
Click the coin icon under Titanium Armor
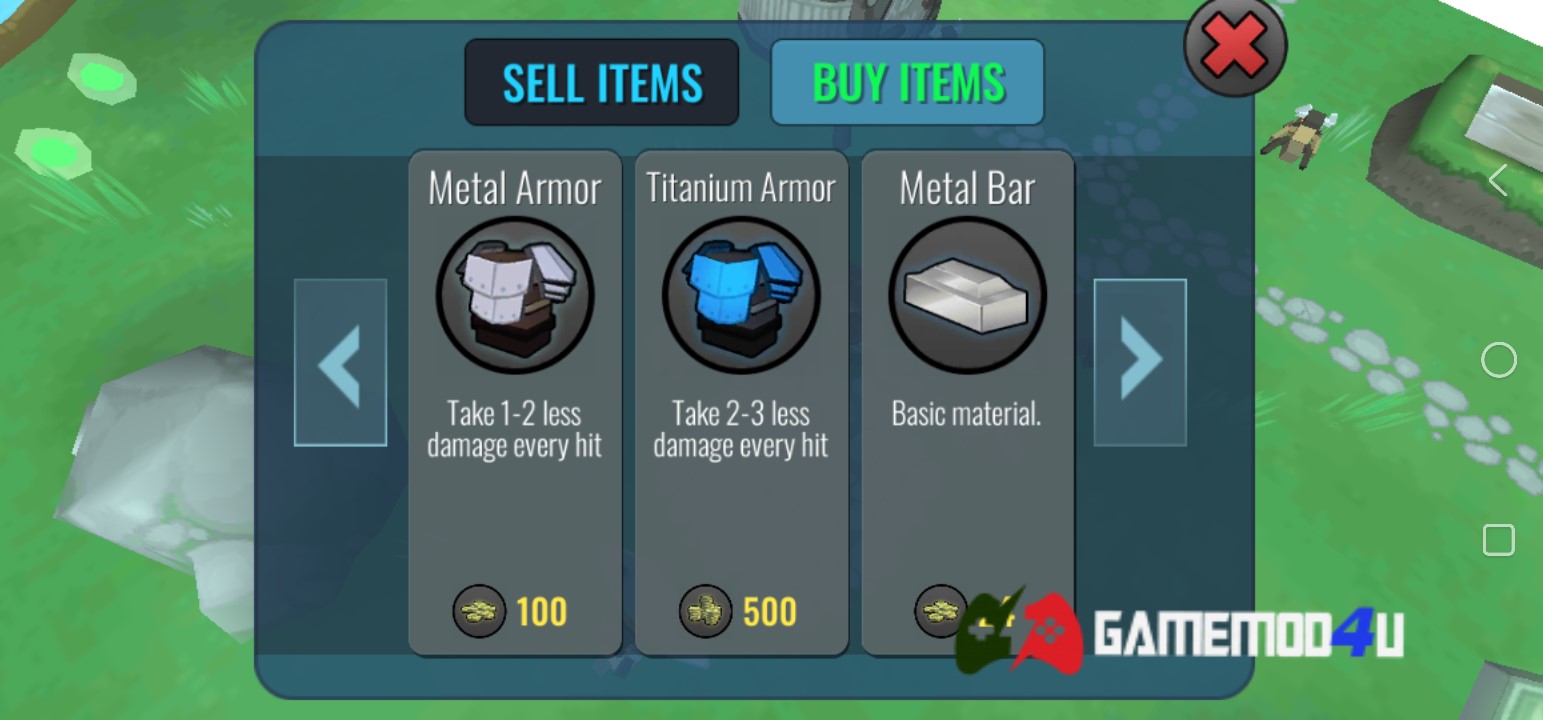[704, 612]
